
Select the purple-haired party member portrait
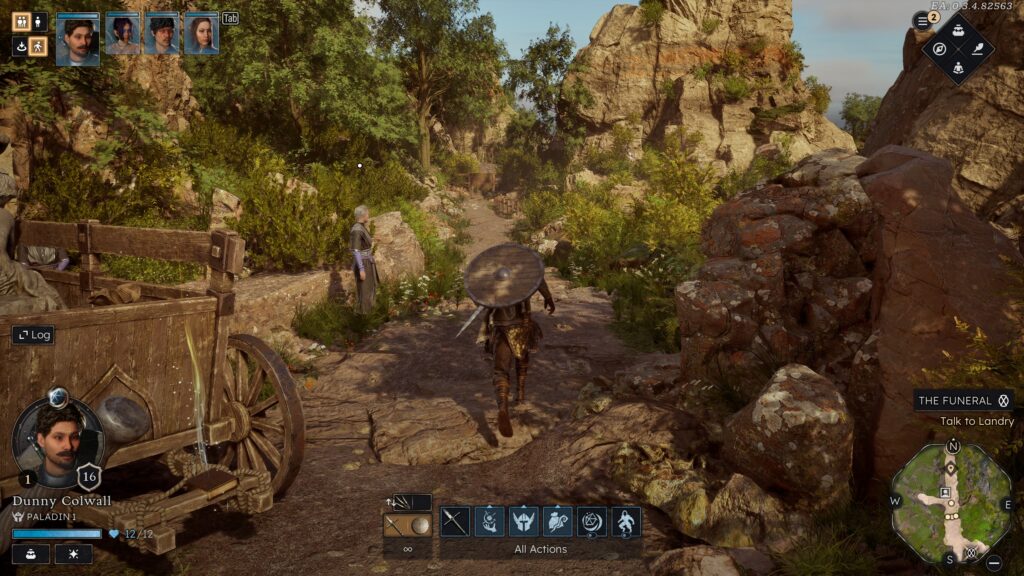123,33
